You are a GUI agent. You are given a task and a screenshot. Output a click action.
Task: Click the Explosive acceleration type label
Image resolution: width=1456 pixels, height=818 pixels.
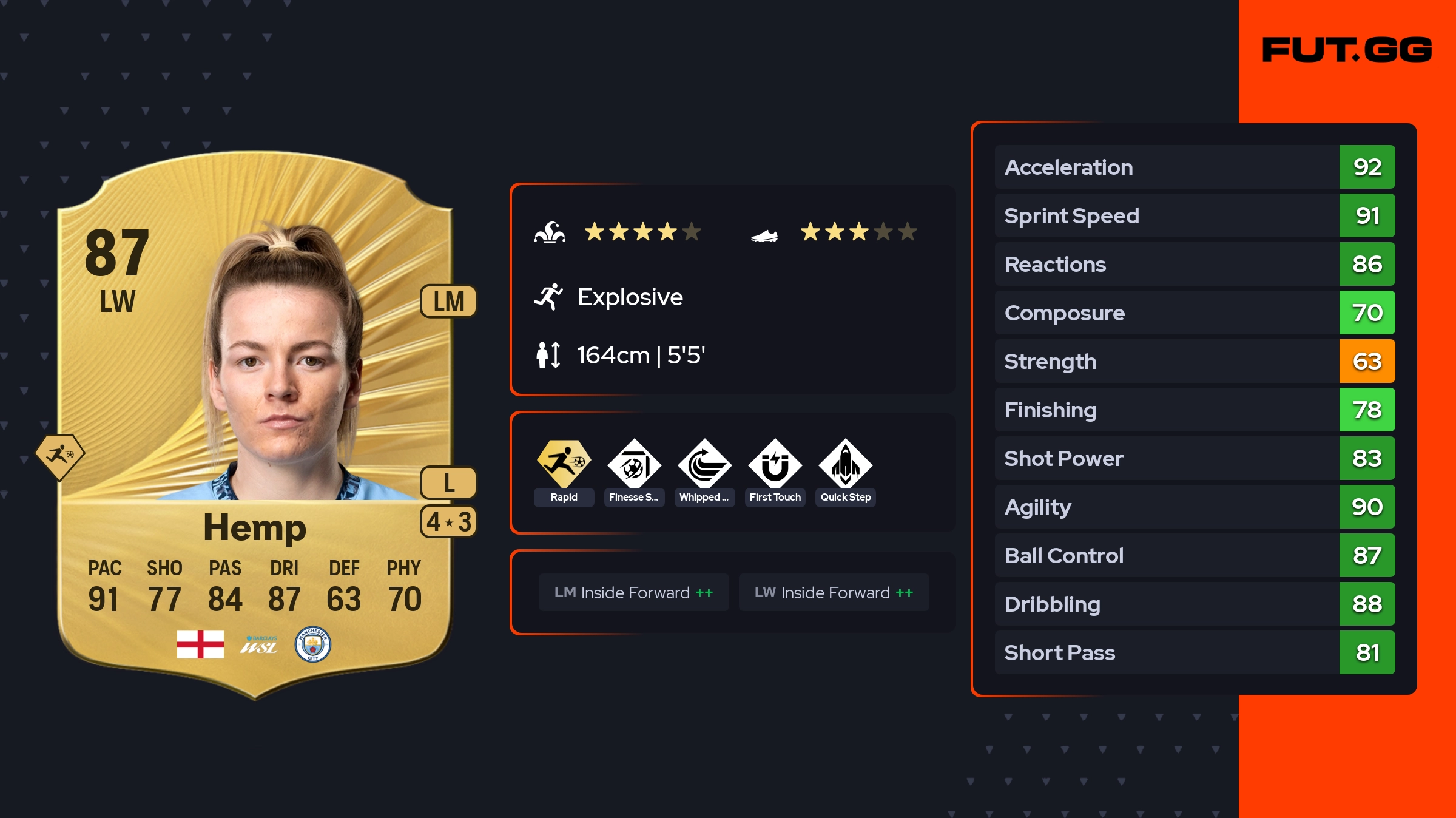630,297
